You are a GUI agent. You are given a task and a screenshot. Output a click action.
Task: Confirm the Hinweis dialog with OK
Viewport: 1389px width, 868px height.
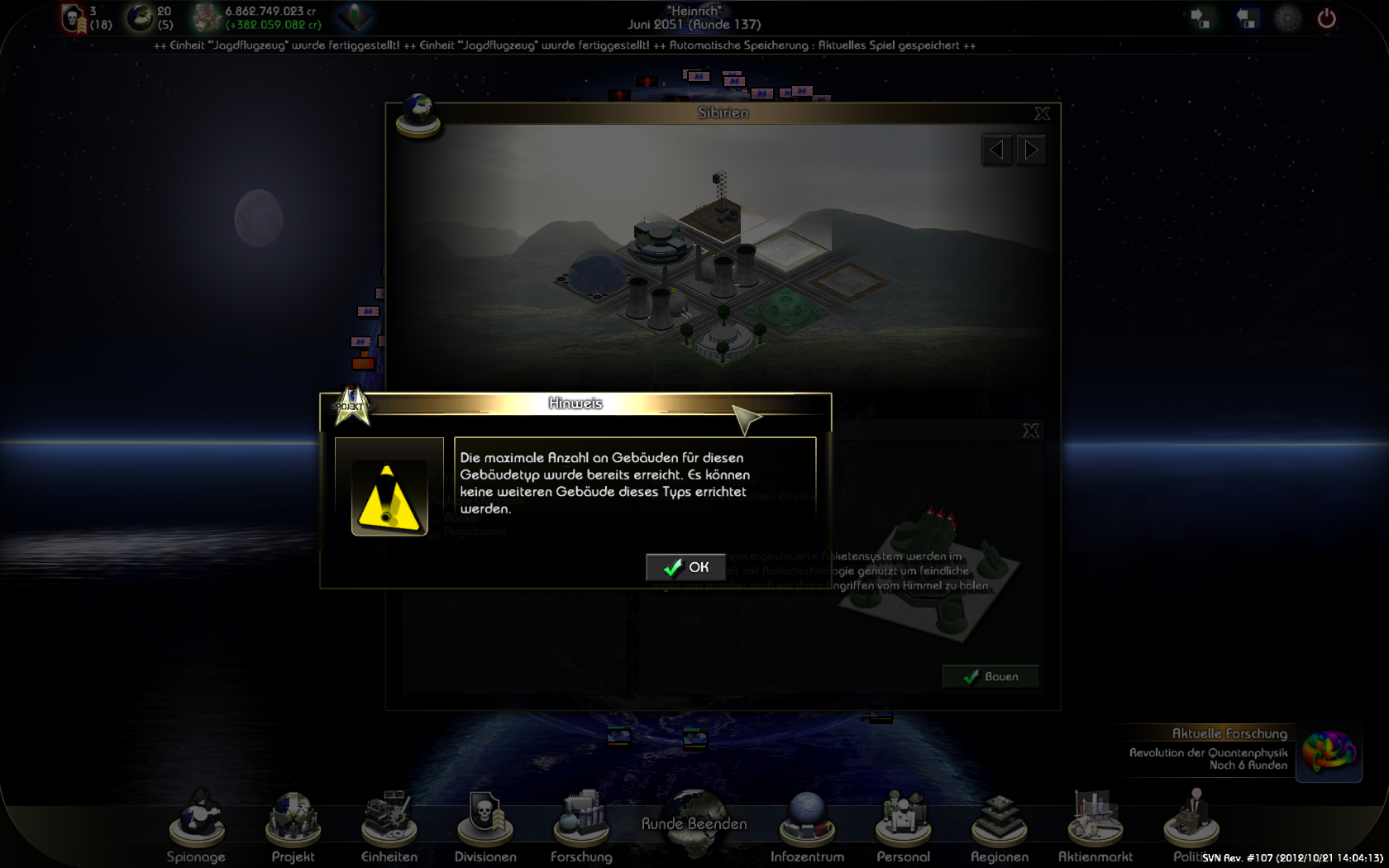pyautogui.click(x=685, y=567)
